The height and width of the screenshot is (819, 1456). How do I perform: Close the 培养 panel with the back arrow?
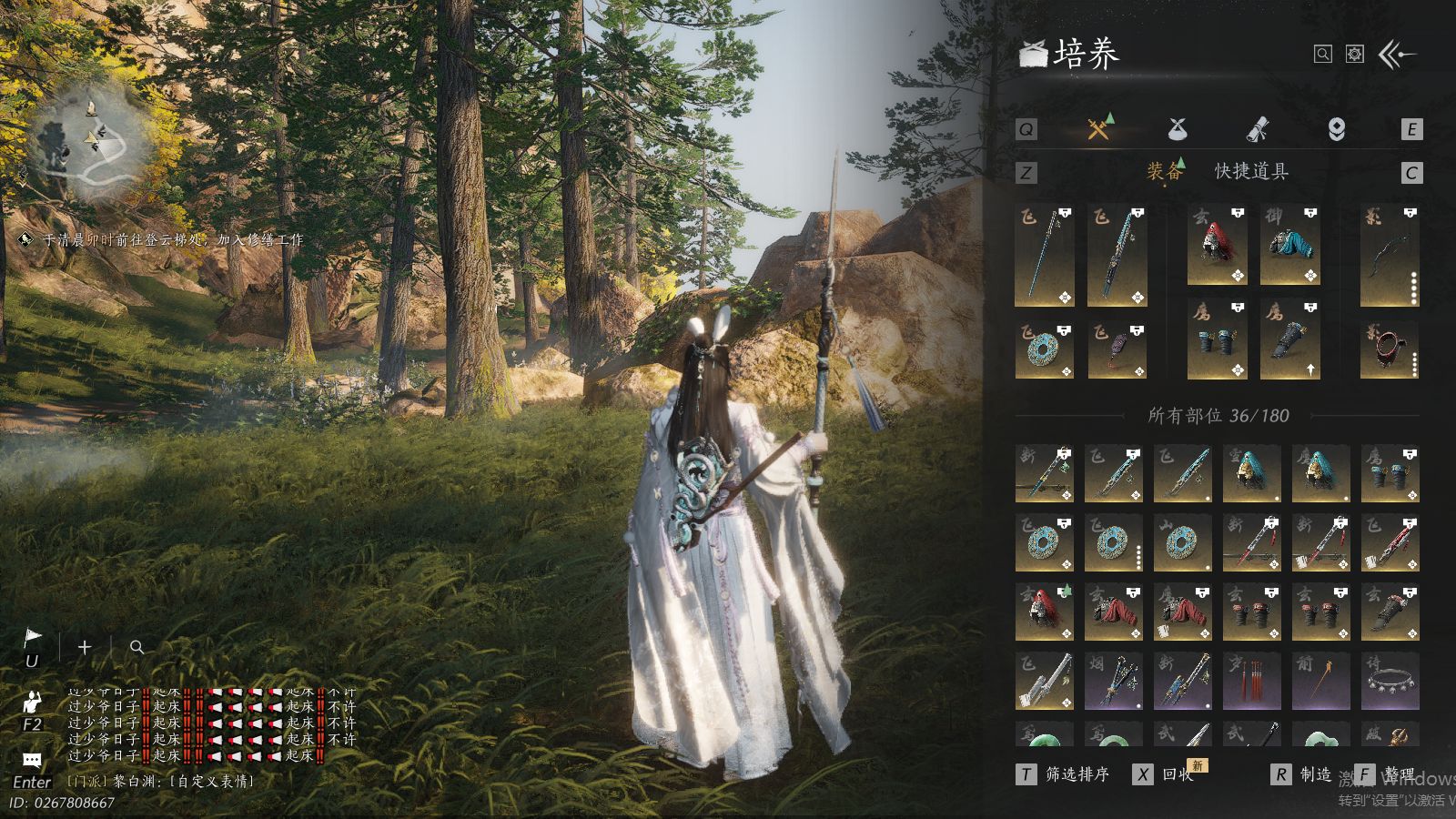[1398, 55]
